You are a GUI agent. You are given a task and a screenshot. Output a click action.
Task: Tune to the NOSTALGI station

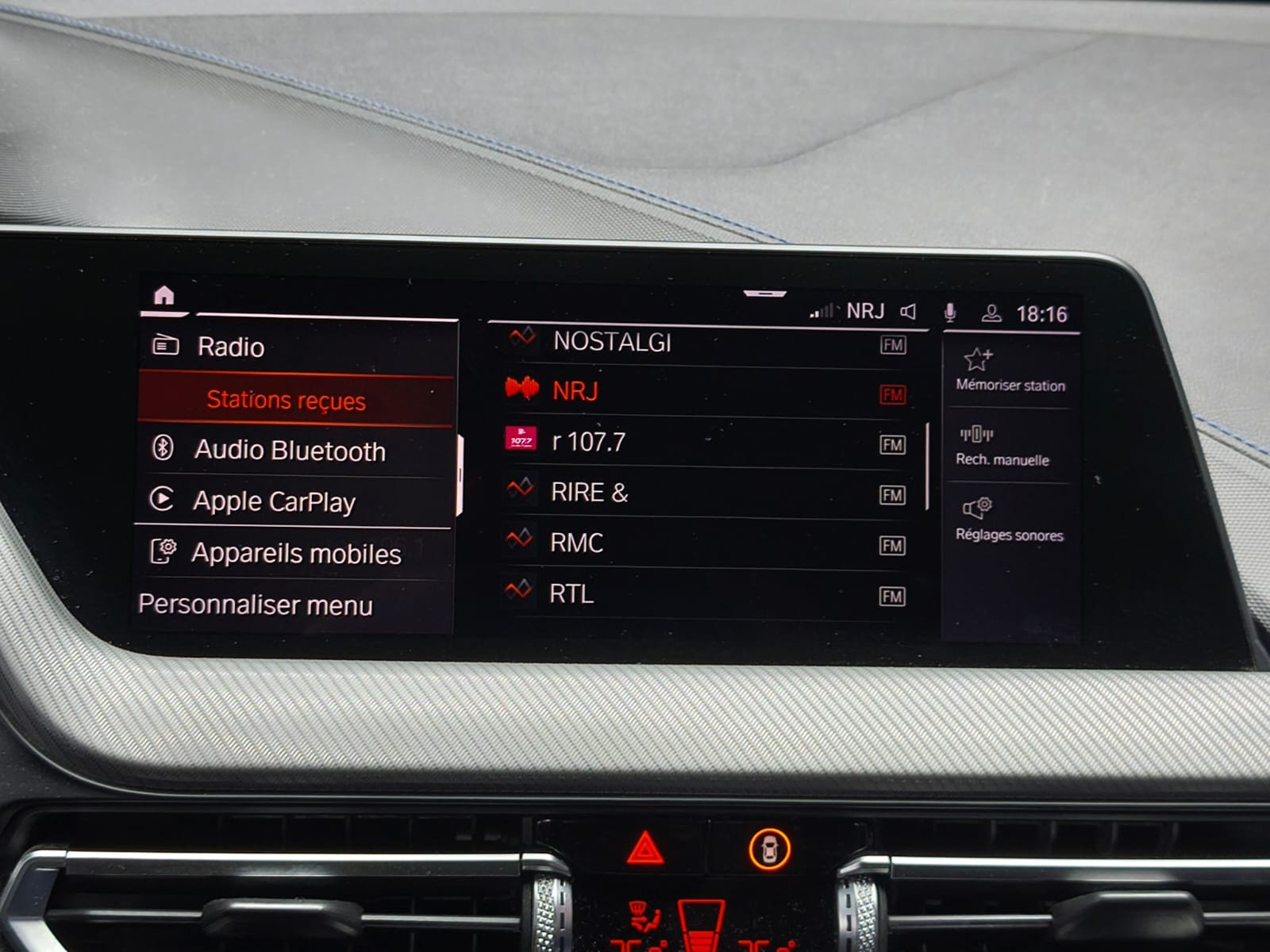tap(612, 342)
